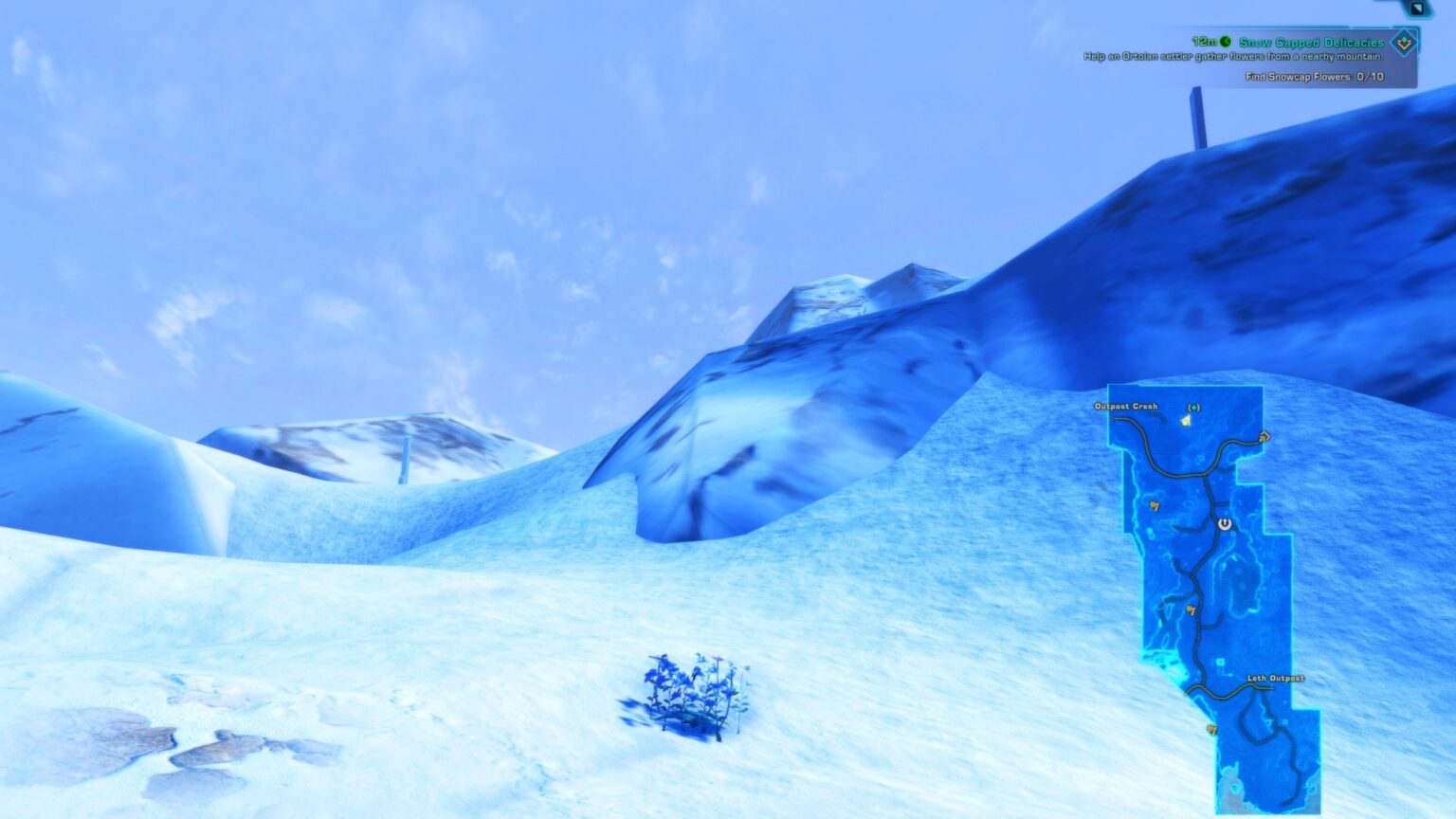Click the claw marker icon in the map's middle

[1191, 611]
